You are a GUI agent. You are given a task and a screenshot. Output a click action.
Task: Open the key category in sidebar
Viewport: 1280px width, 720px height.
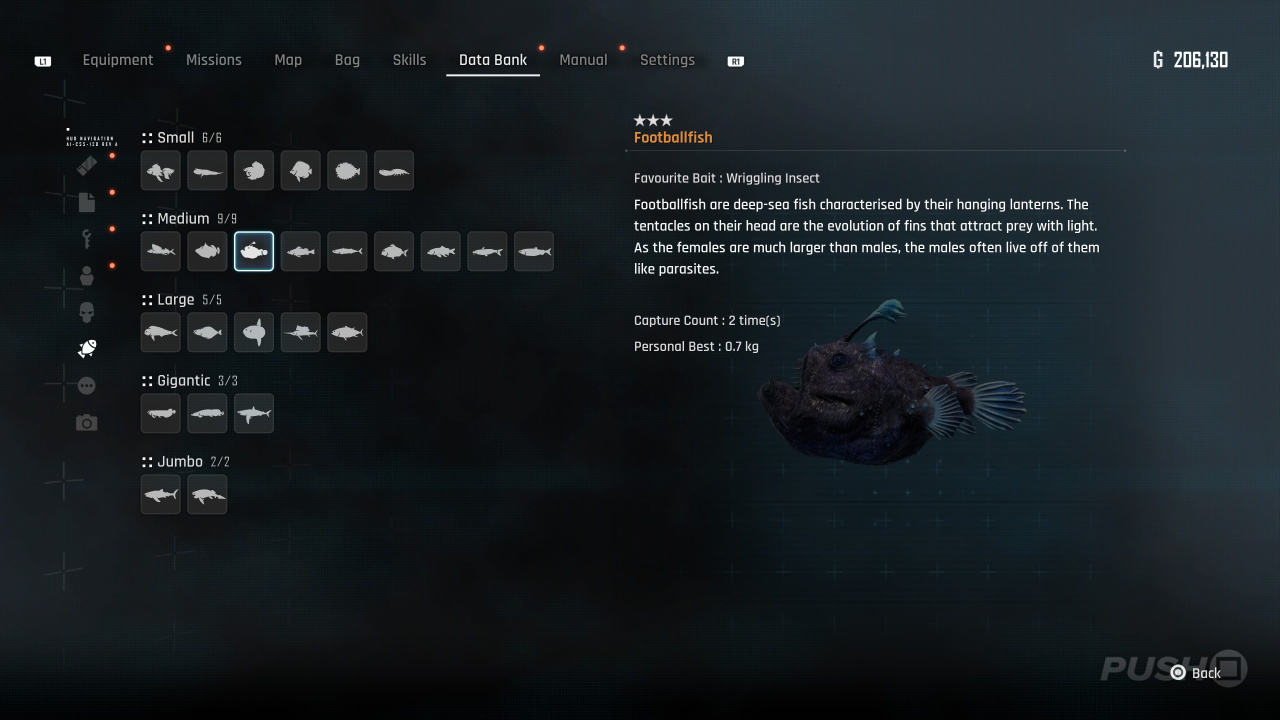coord(87,239)
